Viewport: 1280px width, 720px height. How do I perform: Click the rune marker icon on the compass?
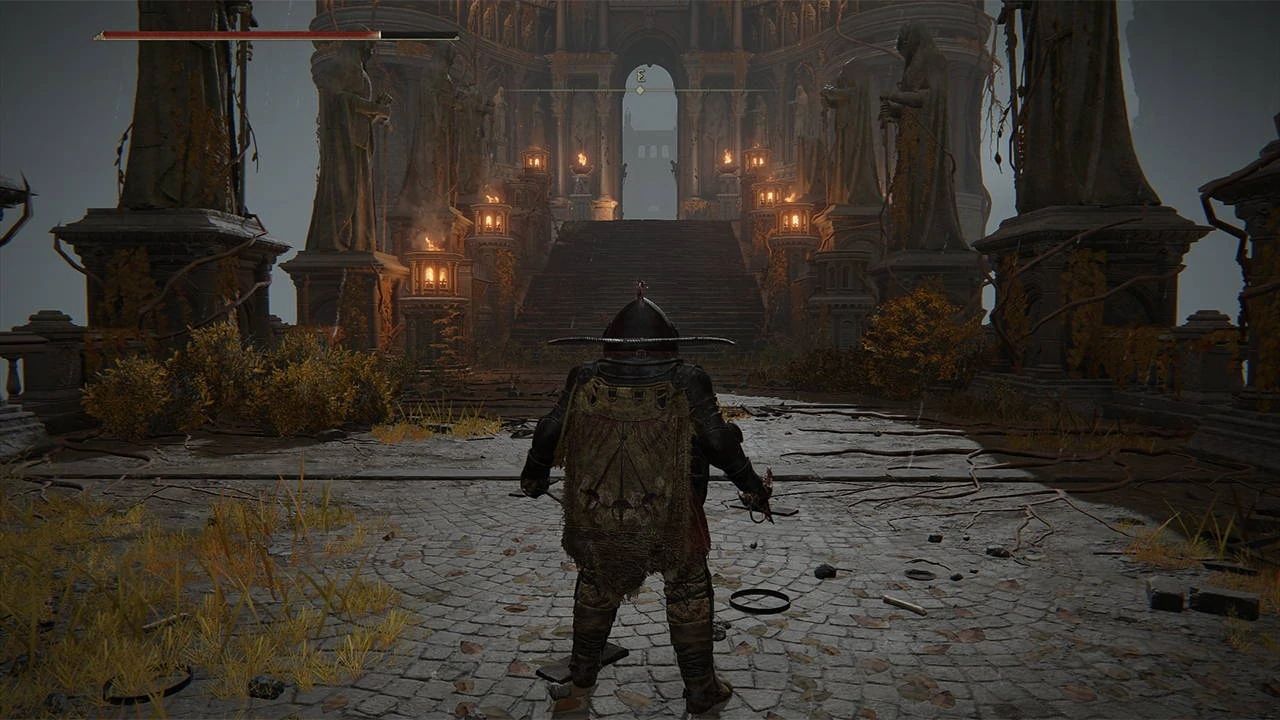tap(640, 74)
